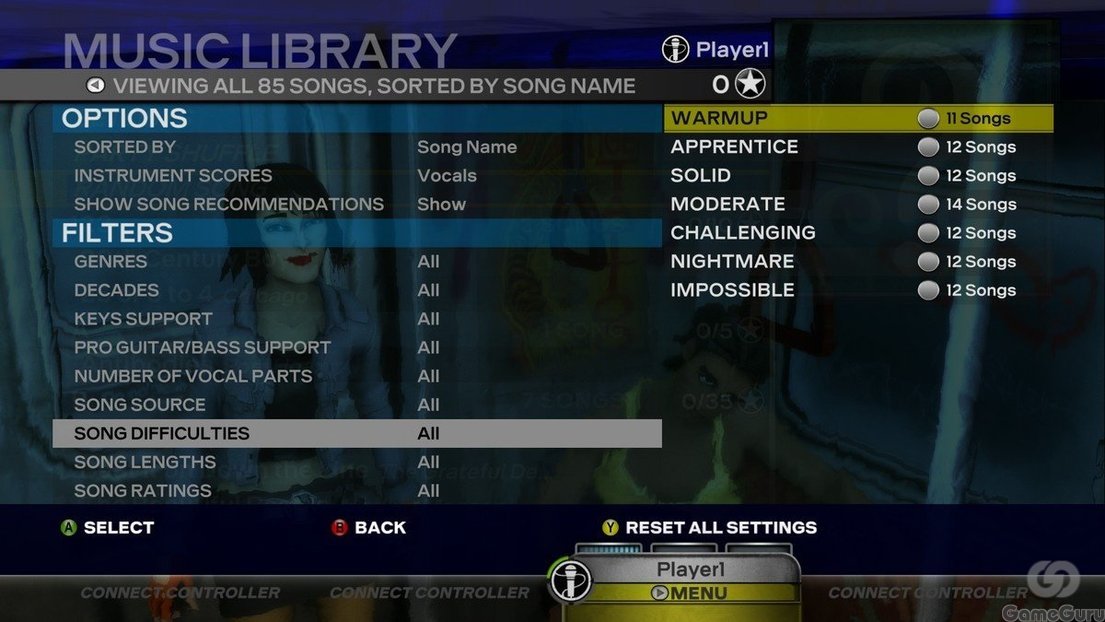The width and height of the screenshot is (1105, 622).
Task: Toggle Show Song Recommendations option
Action: pyautogui.click(x=229, y=204)
